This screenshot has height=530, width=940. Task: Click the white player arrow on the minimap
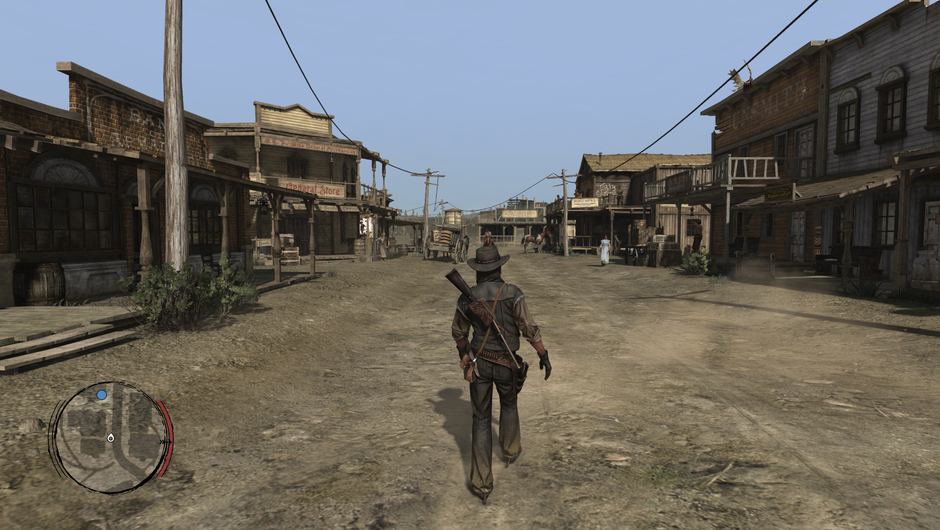pyautogui.click(x=111, y=438)
